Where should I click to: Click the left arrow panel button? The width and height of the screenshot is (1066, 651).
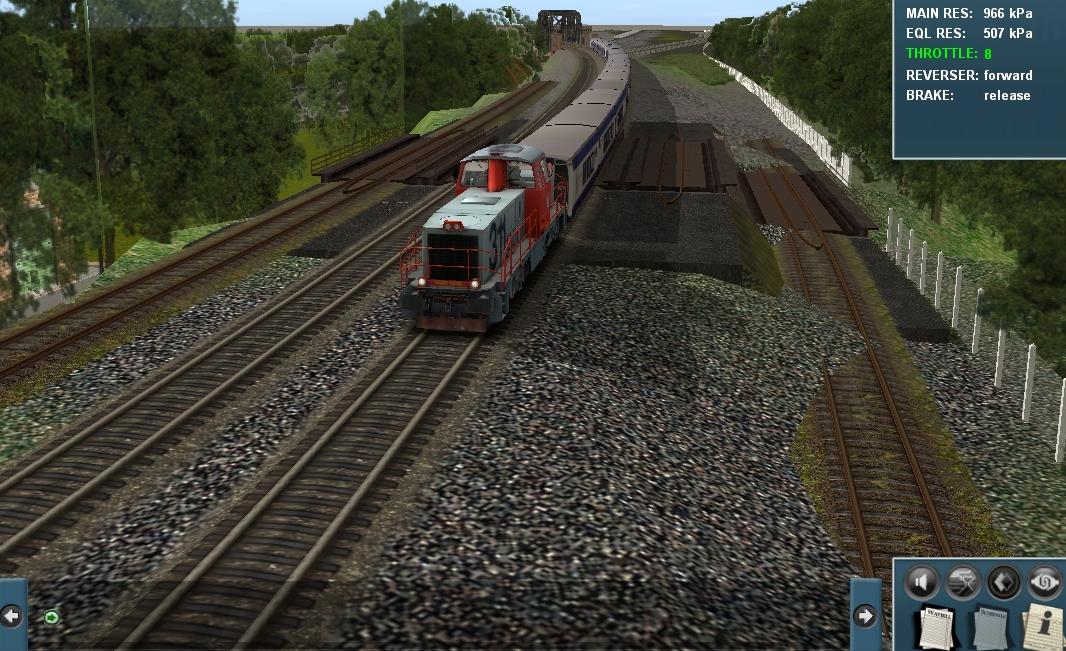click(x=12, y=615)
